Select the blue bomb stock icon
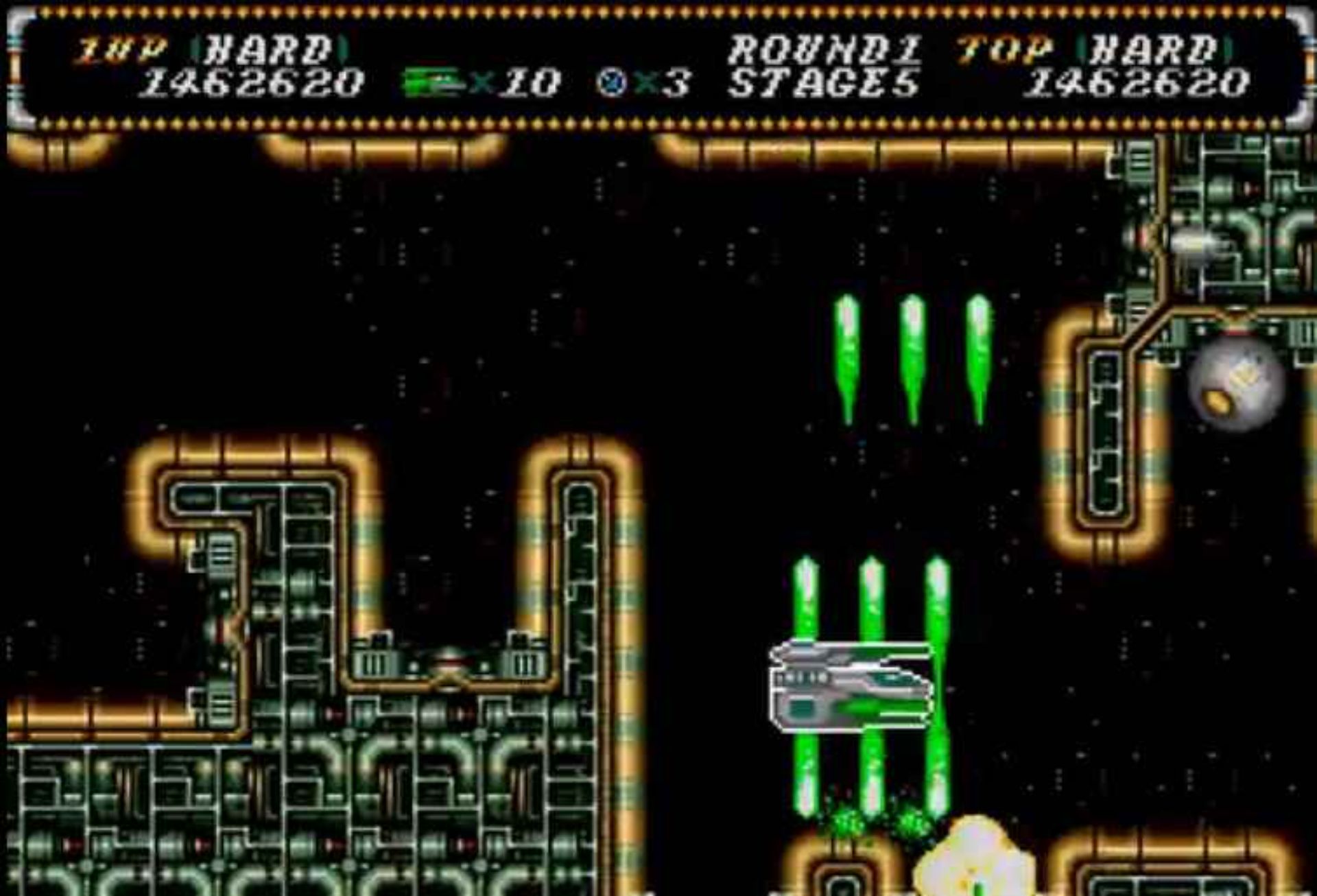Screen dimensions: 1317x896 coord(611,83)
